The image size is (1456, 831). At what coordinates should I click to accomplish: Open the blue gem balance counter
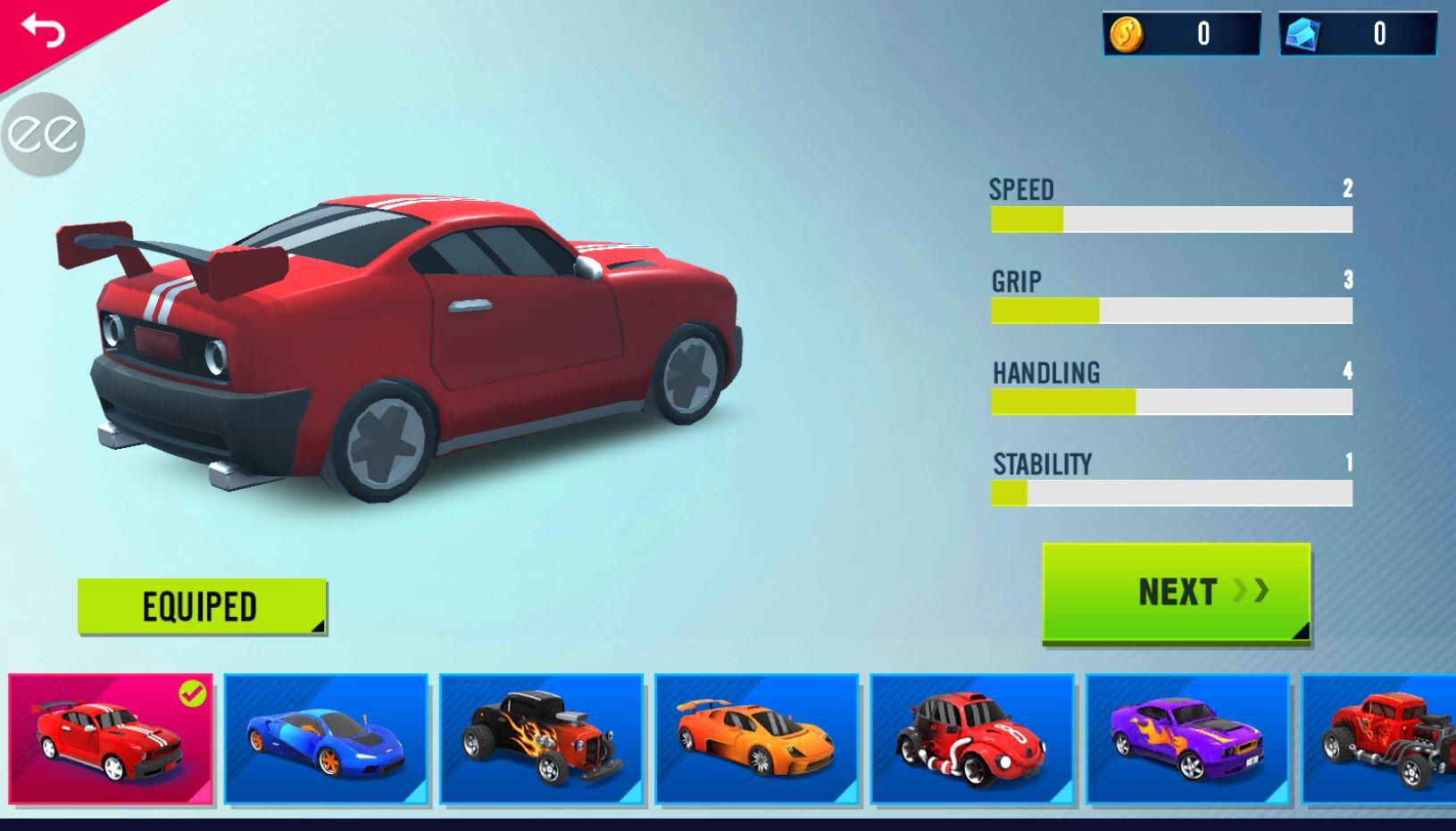1357,34
